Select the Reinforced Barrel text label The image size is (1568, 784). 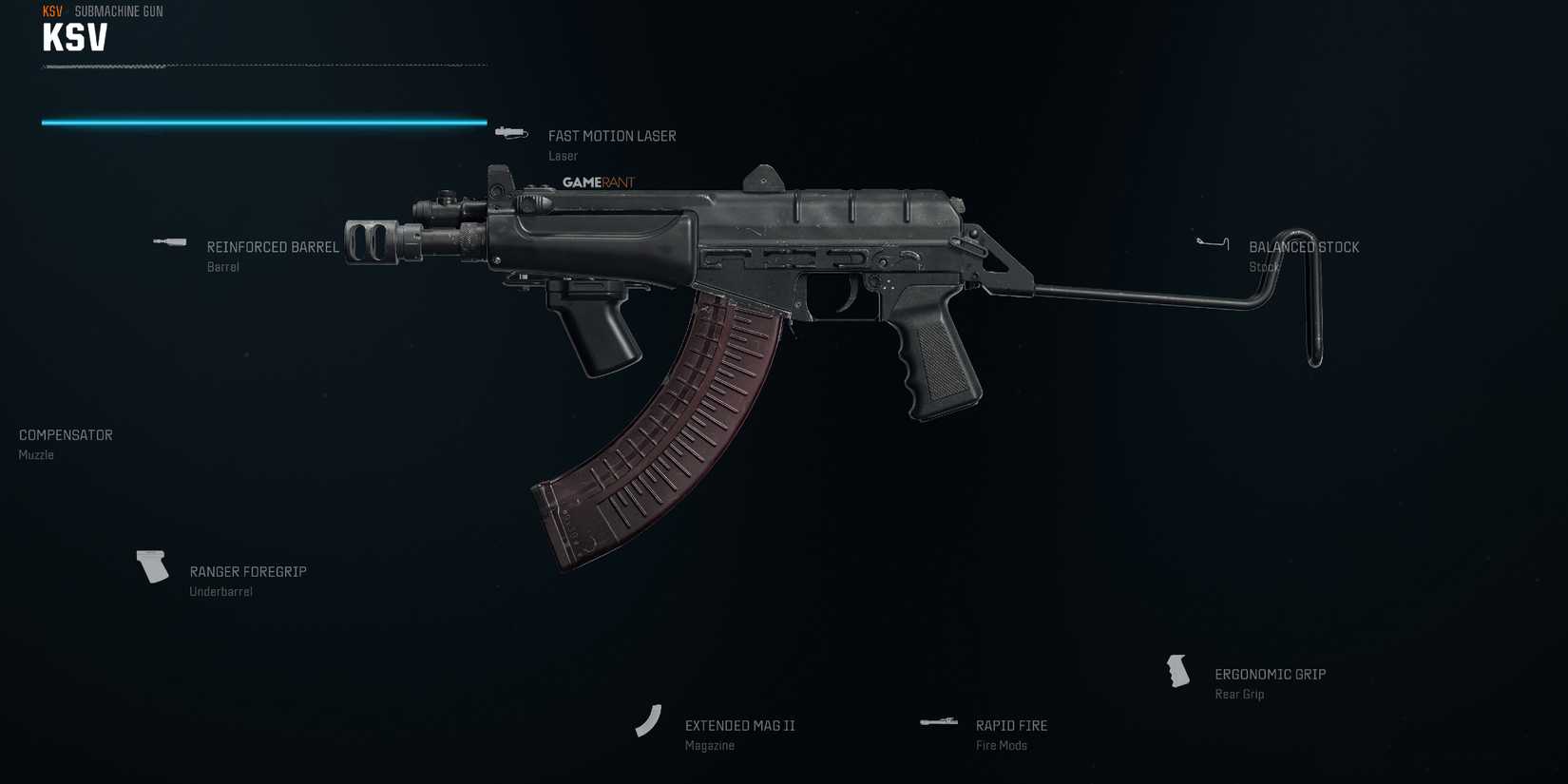(273, 246)
